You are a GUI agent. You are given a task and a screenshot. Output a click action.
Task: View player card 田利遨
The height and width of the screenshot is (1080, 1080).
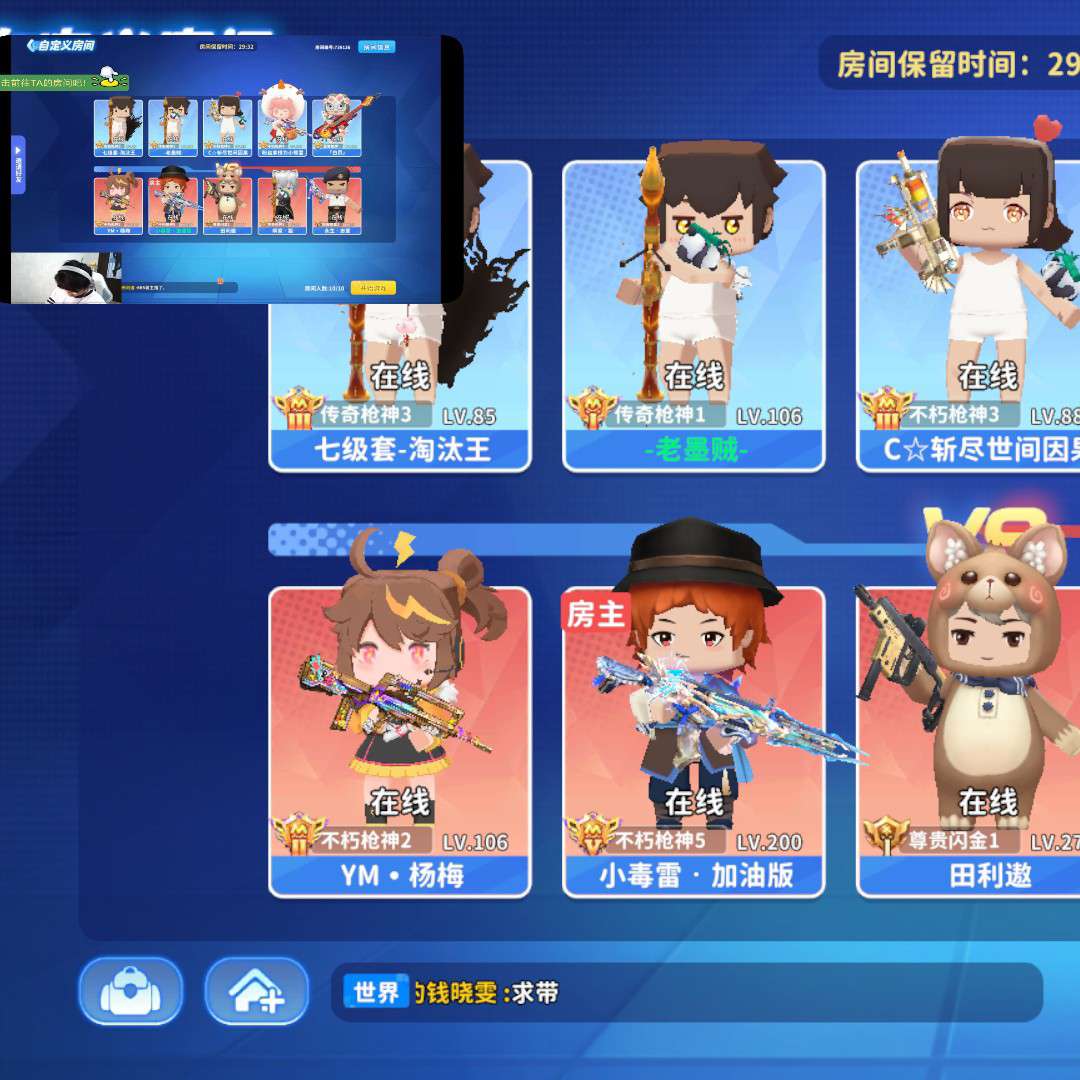pyautogui.click(x=968, y=740)
